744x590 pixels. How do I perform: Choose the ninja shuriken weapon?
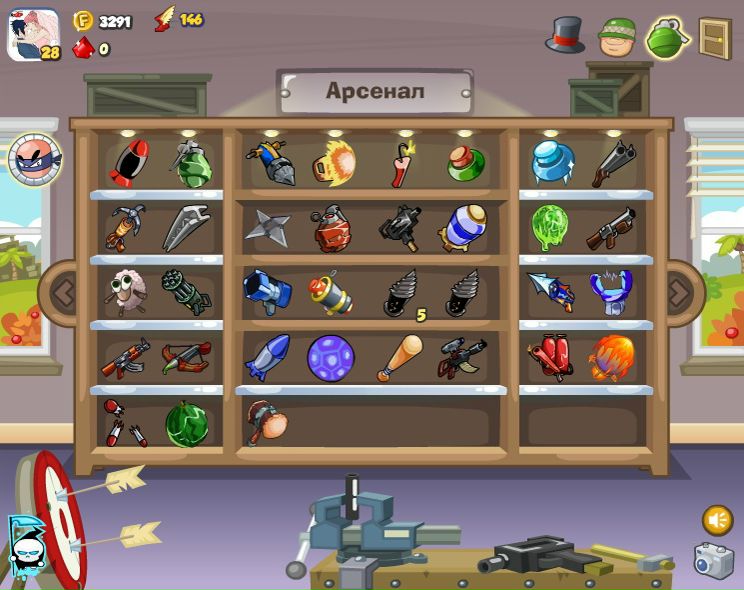[x=267, y=227]
